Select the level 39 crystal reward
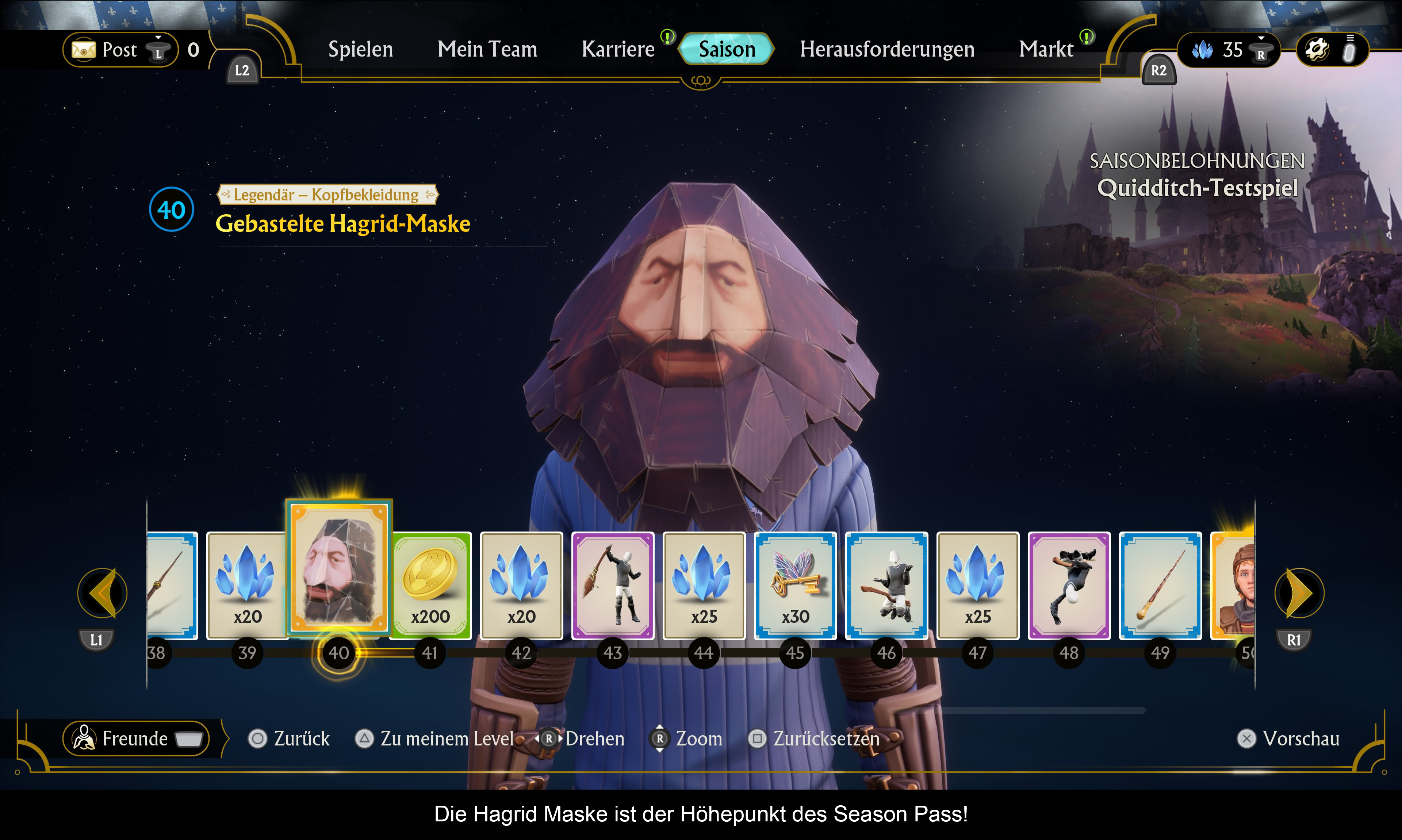The height and width of the screenshot is (840, 1402). click(247, 585)
